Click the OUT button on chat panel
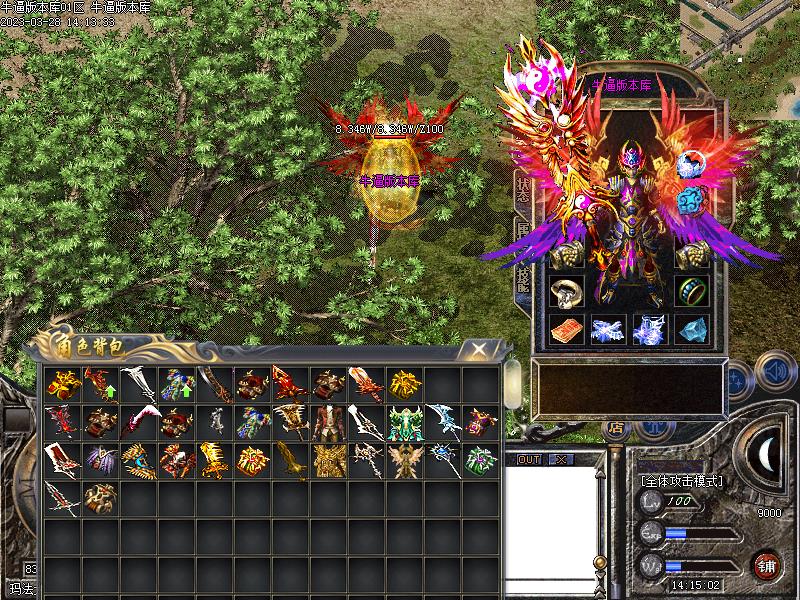The width and height of the screenshot is (800, 600). coord(529,459)
